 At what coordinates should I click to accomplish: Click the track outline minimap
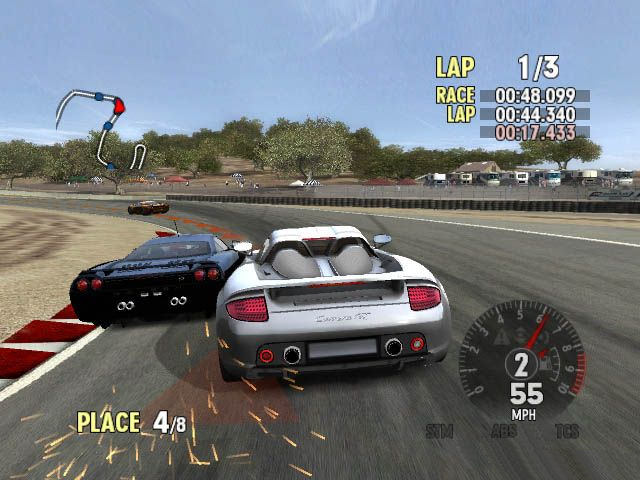pyautogui.click(x=102, y=127)
